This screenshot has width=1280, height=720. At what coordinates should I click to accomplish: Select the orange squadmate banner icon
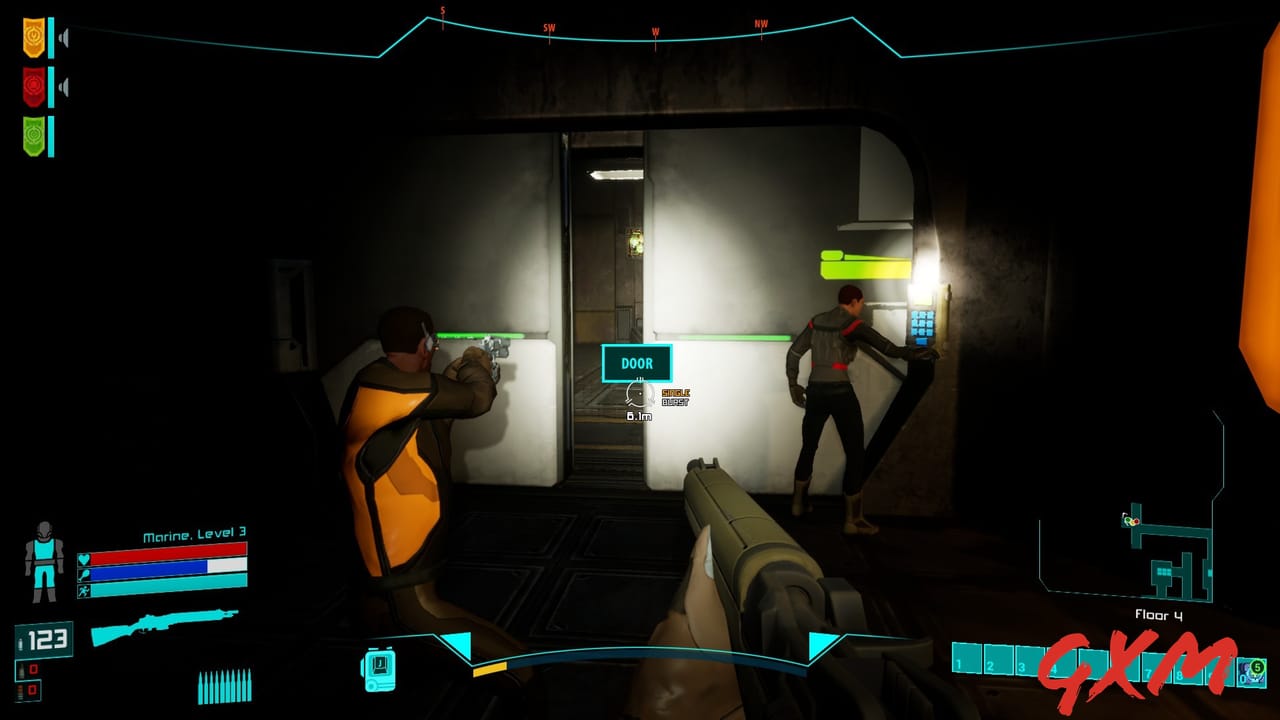pos(33,38)
